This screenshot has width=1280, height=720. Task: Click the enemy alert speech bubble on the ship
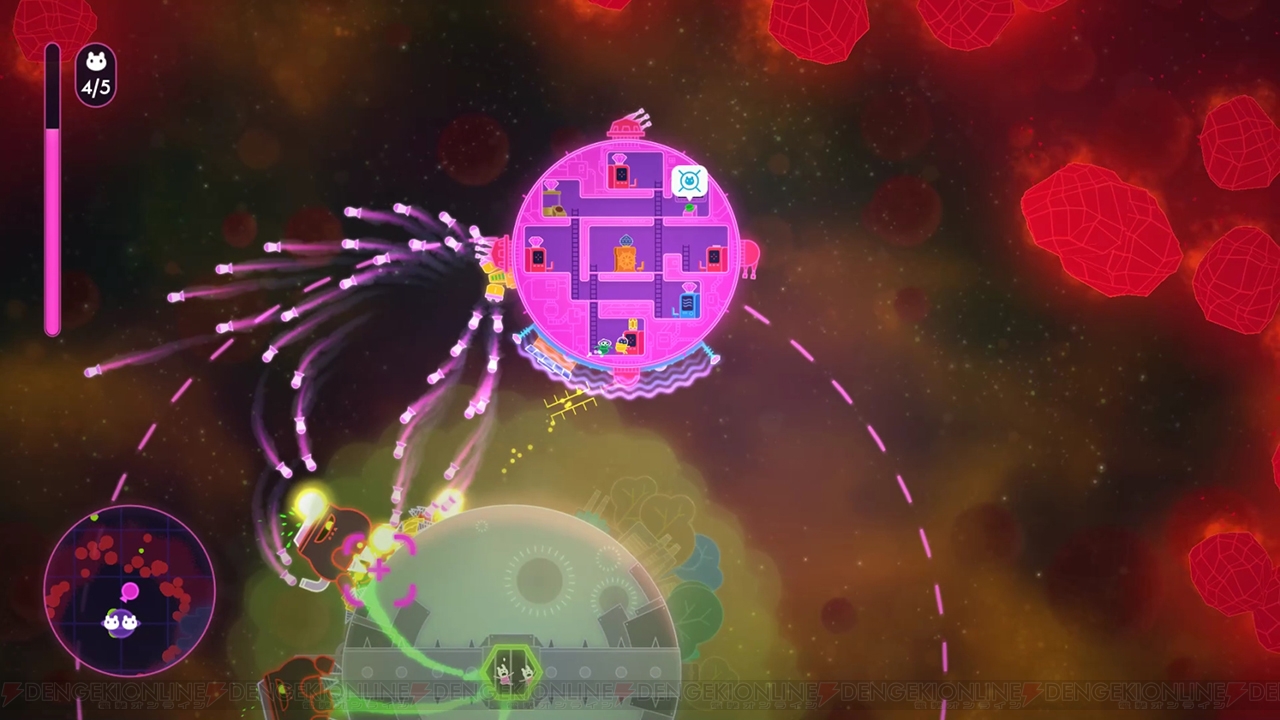pos(689,180)
